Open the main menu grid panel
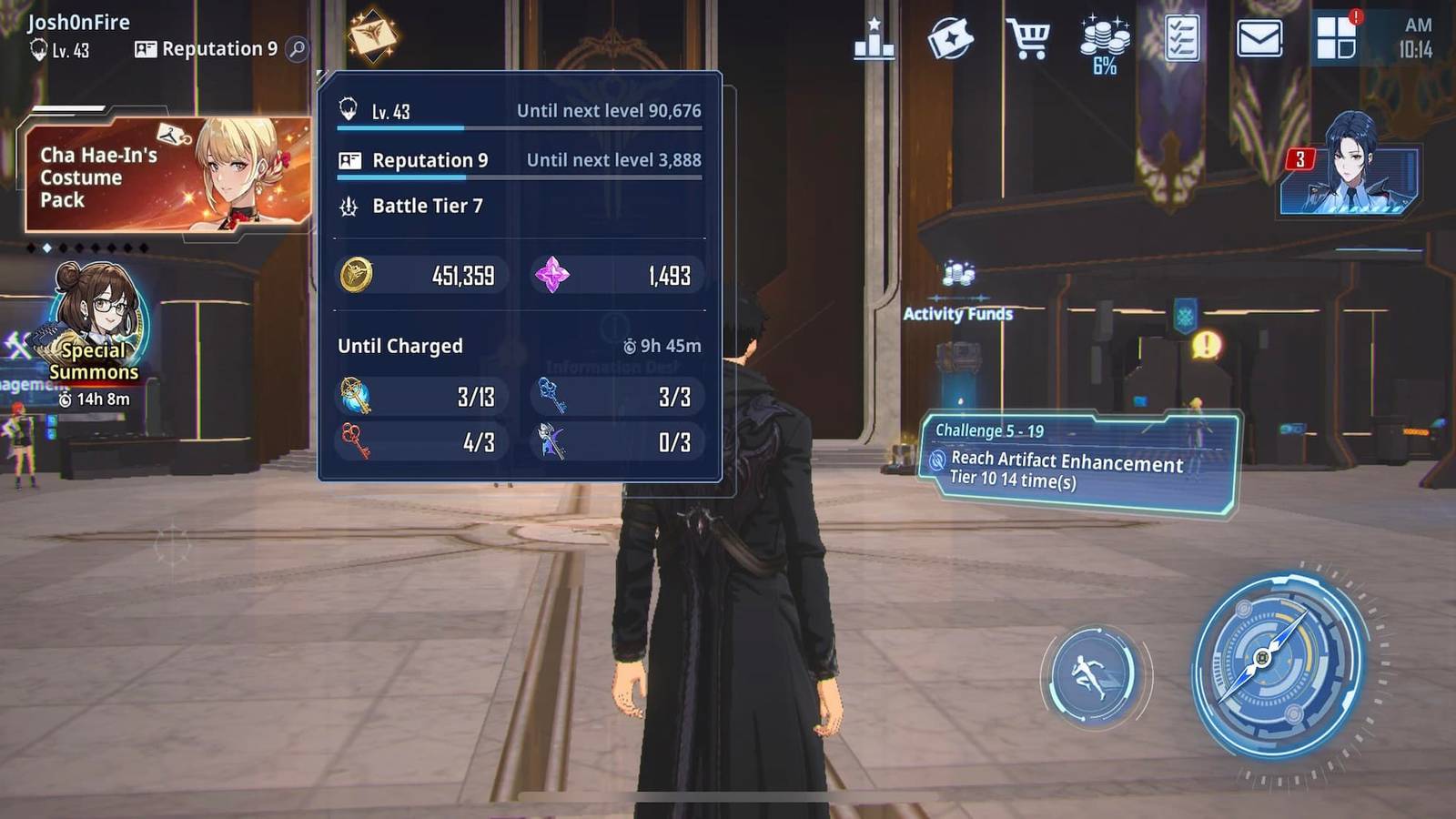This screenshot has width=1456, height=819. point(1334,38)
